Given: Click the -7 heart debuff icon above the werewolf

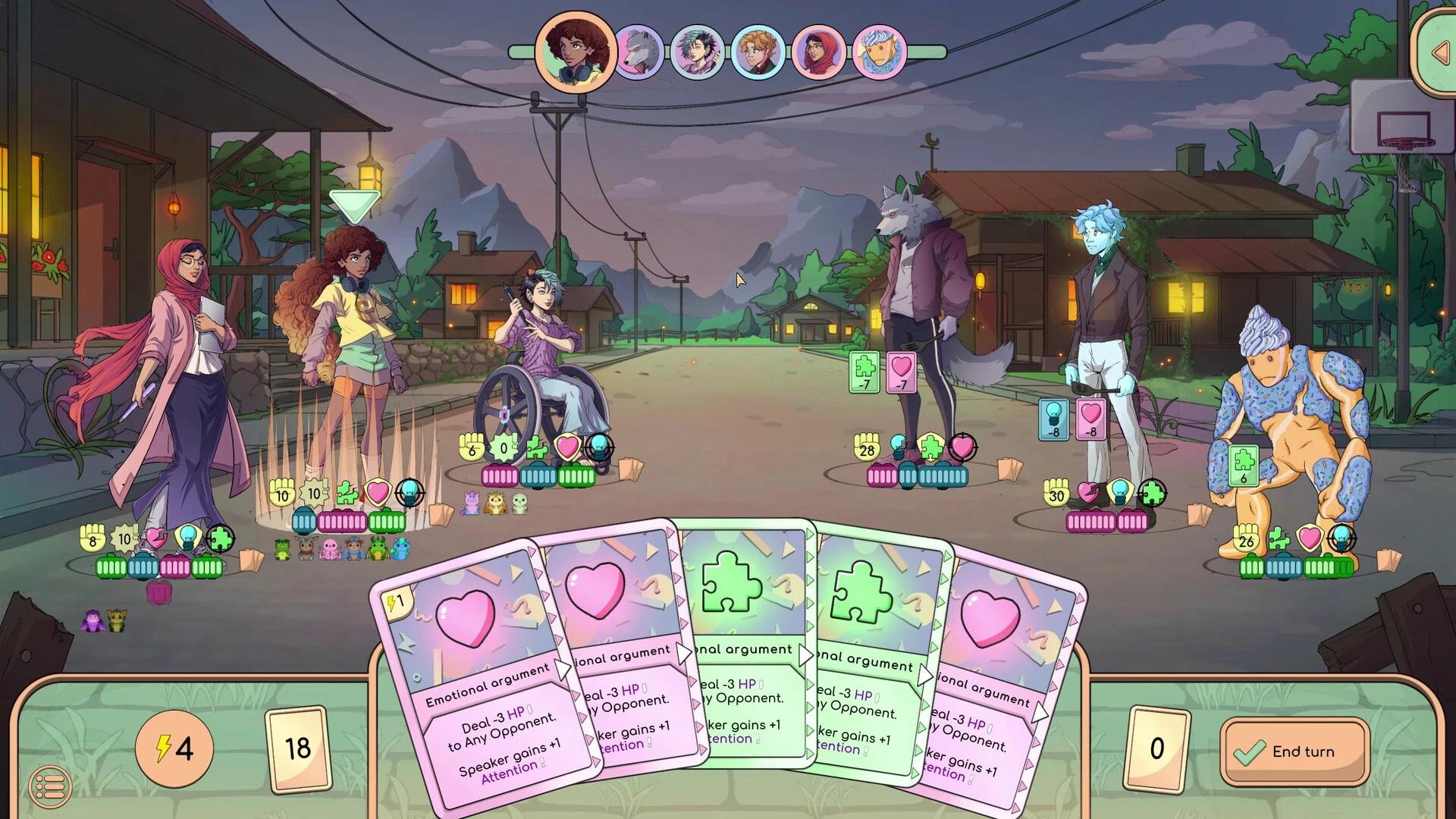Looking at the screenshot, I should [x=901, y=373].
